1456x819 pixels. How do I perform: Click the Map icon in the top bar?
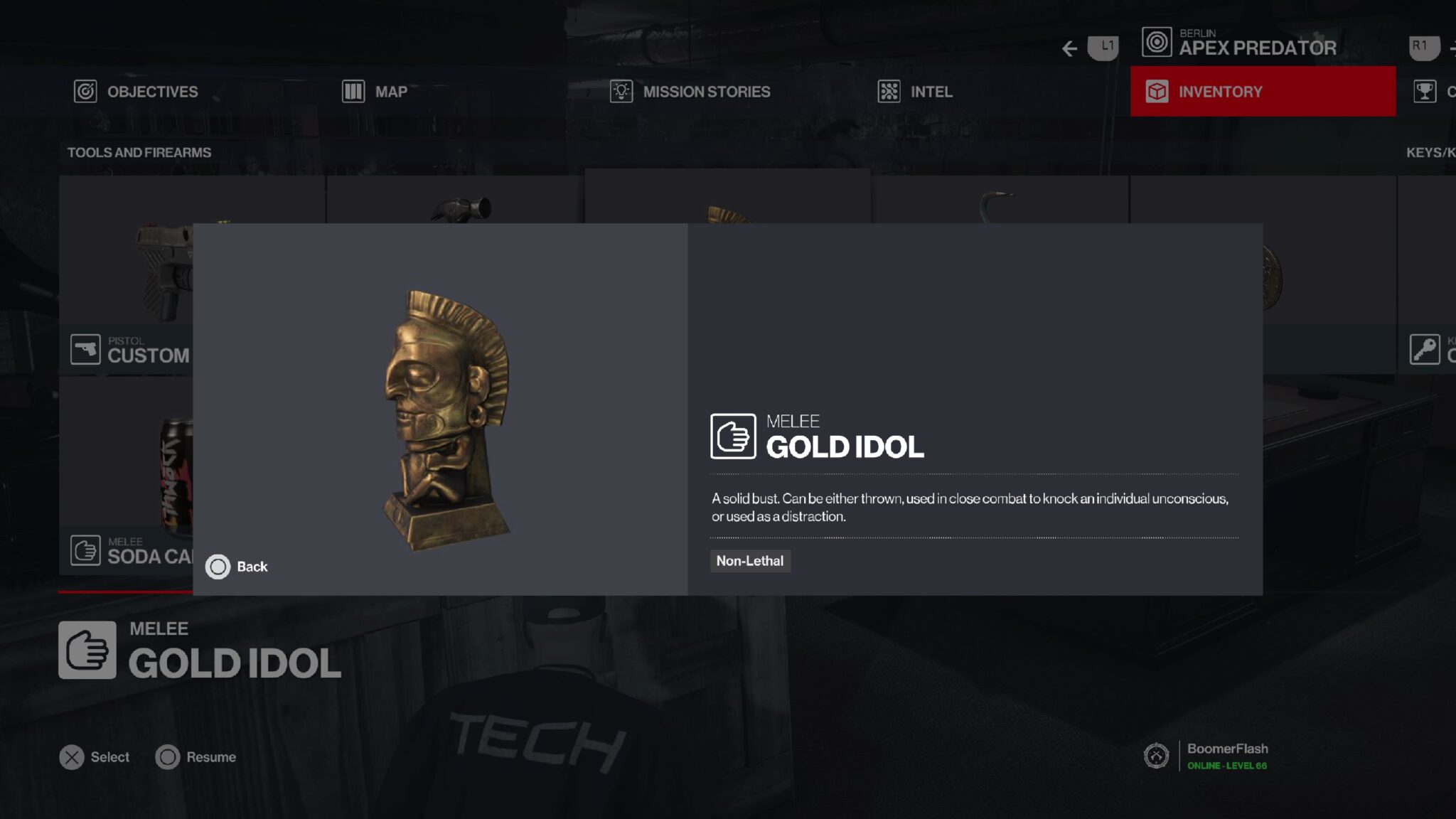[x=353, y=91]
